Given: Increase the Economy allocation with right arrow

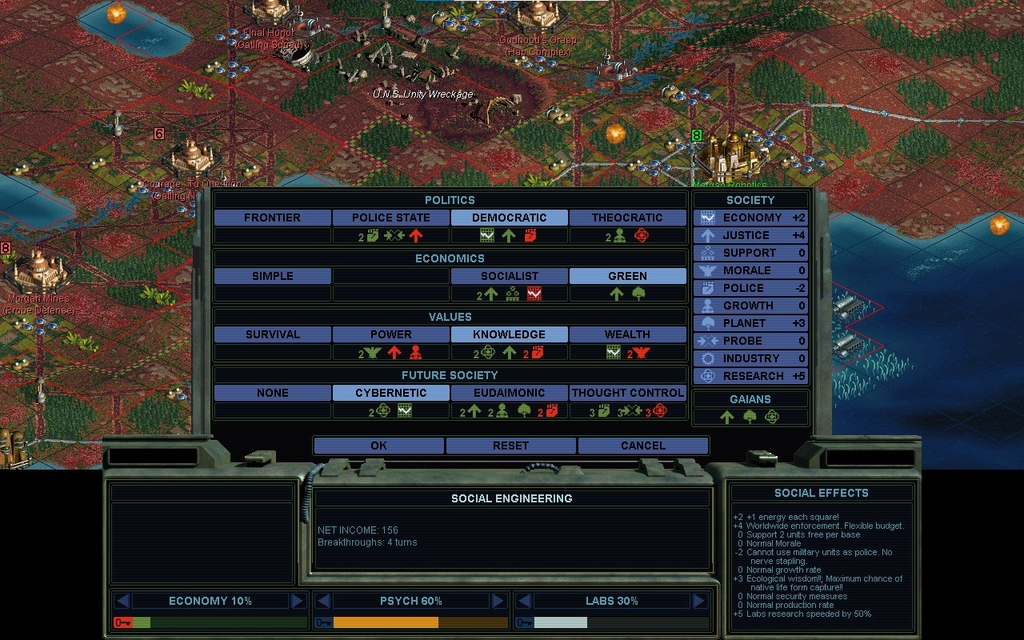Looking at the screenshot, I should click(x=297, y=601).
